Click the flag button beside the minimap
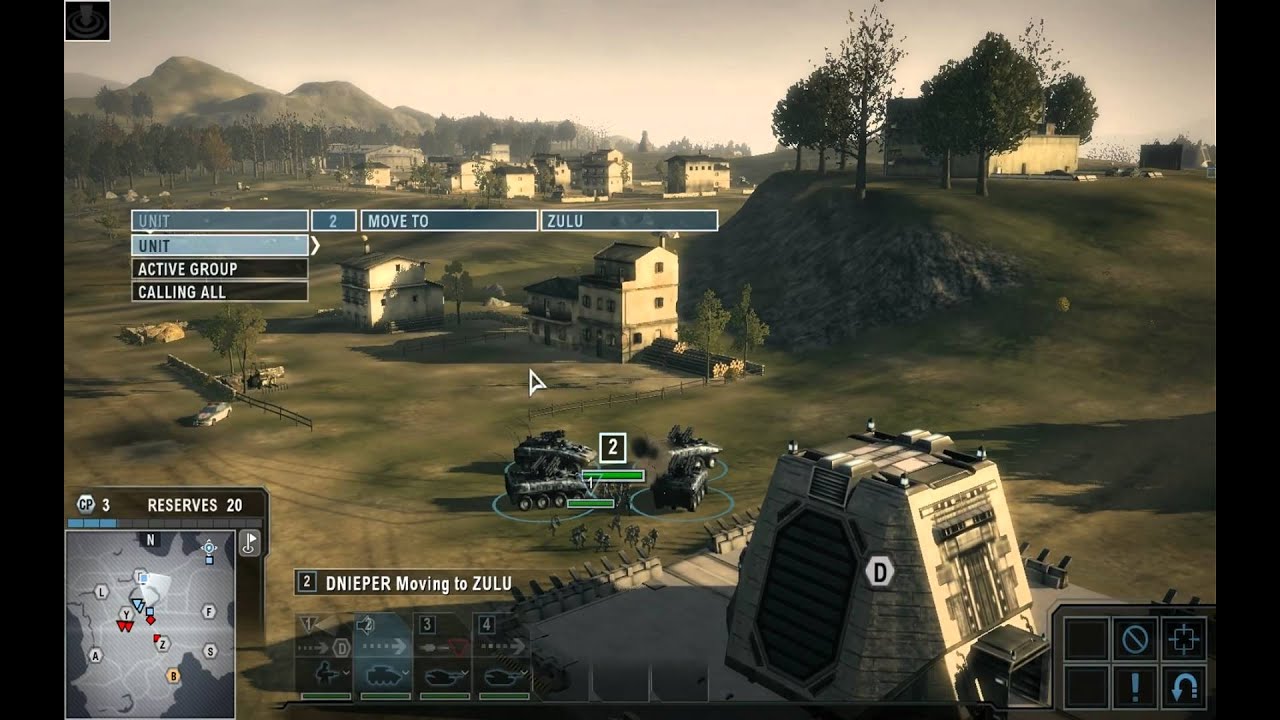This screenshot has width=1280, height=720. (x=249, y=543)
